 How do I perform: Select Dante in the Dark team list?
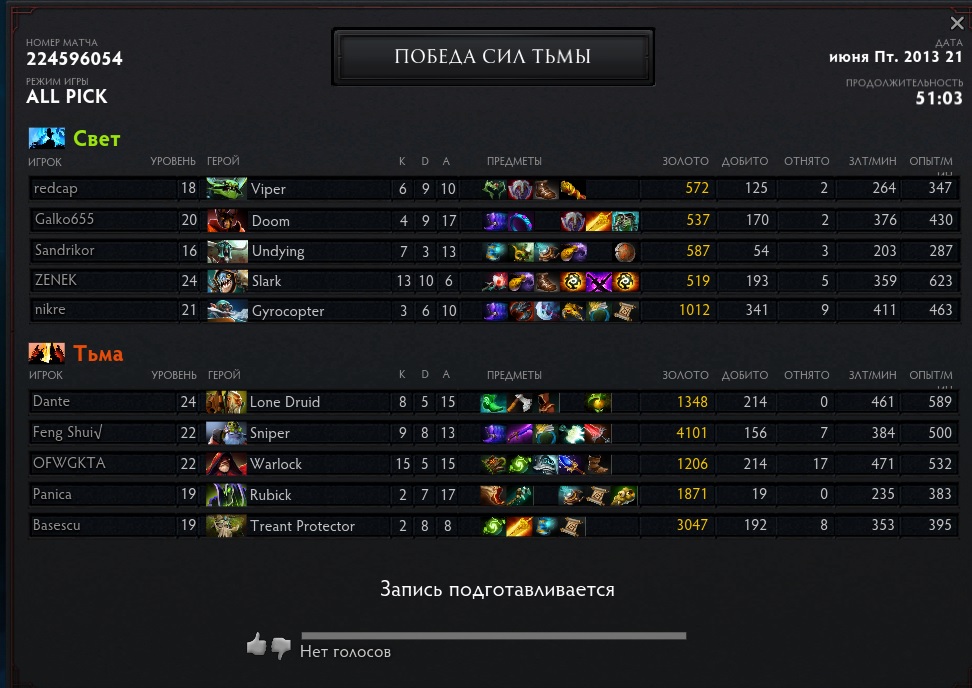click(51, 402)
